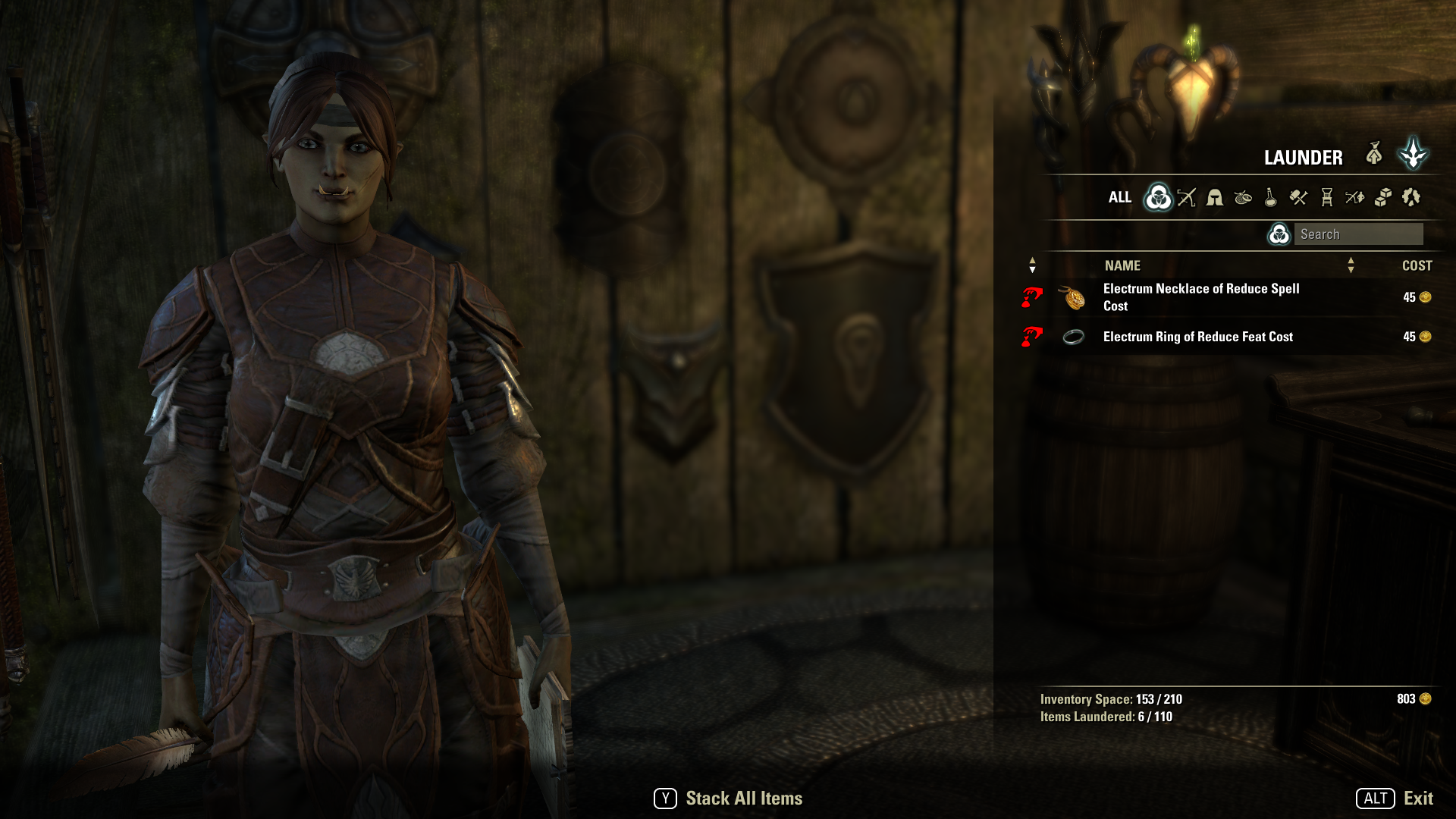Show jewelry items with the necklace-and-ring filter
This screenshot has height=819, width=1456.
pos(1243,198)
